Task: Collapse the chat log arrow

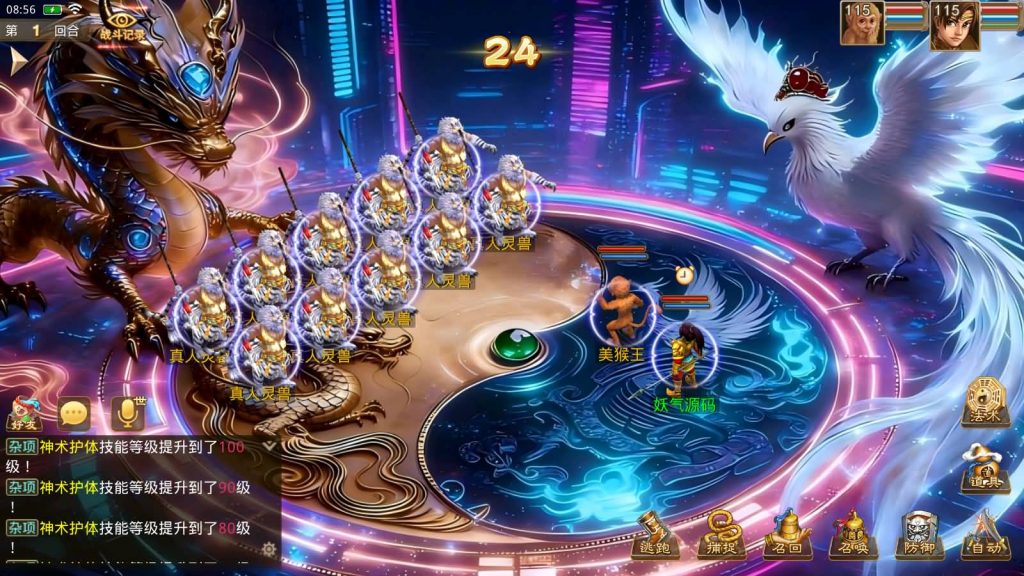Action: pos(268,447)
